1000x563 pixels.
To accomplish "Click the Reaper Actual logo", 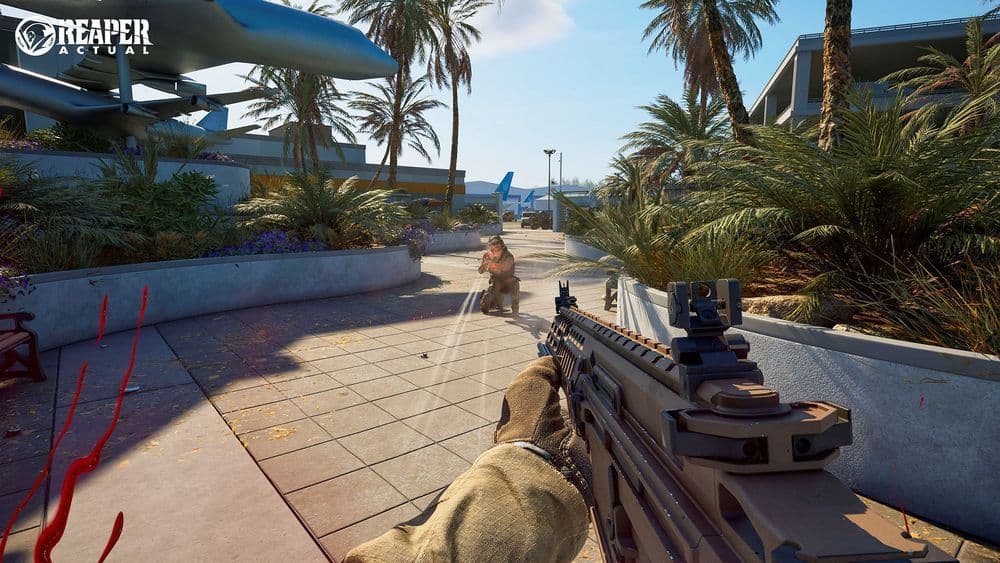I will tap(83, 36).
